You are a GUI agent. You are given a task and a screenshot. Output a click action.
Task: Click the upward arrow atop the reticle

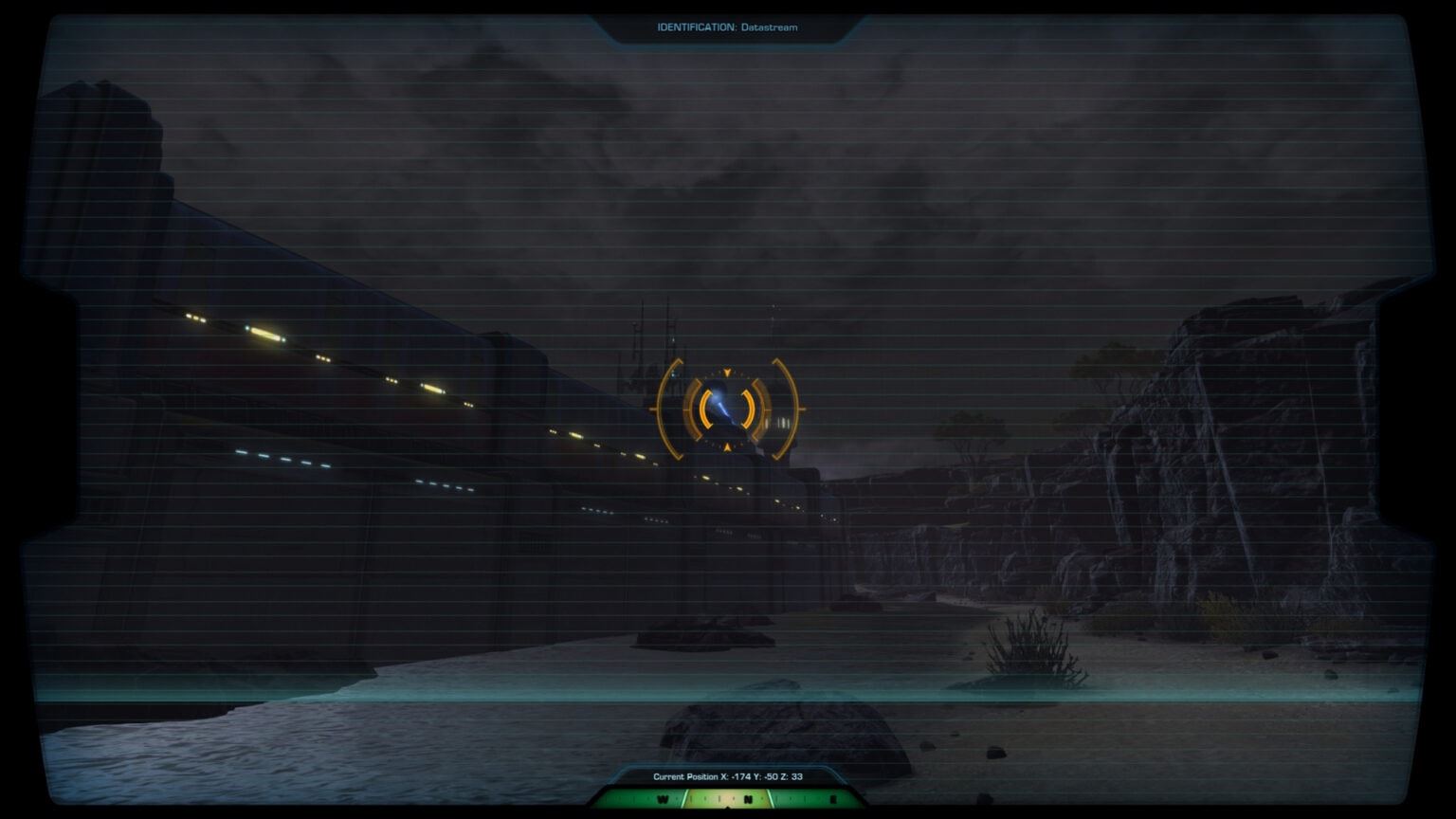[x=727, y=372]
